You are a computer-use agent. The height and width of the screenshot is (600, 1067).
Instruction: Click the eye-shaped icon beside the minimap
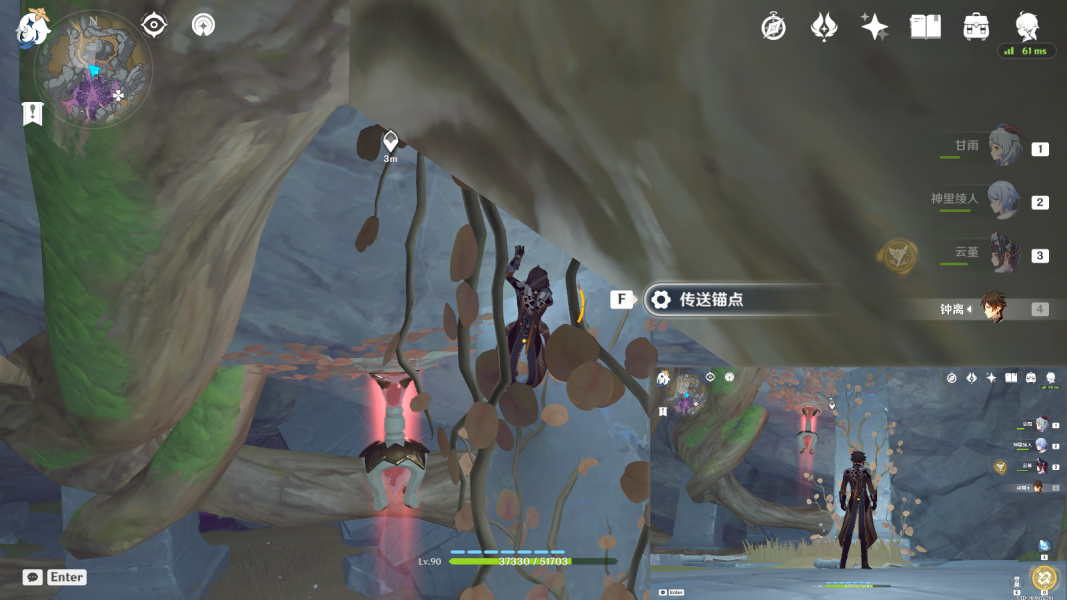click(154, 25)
